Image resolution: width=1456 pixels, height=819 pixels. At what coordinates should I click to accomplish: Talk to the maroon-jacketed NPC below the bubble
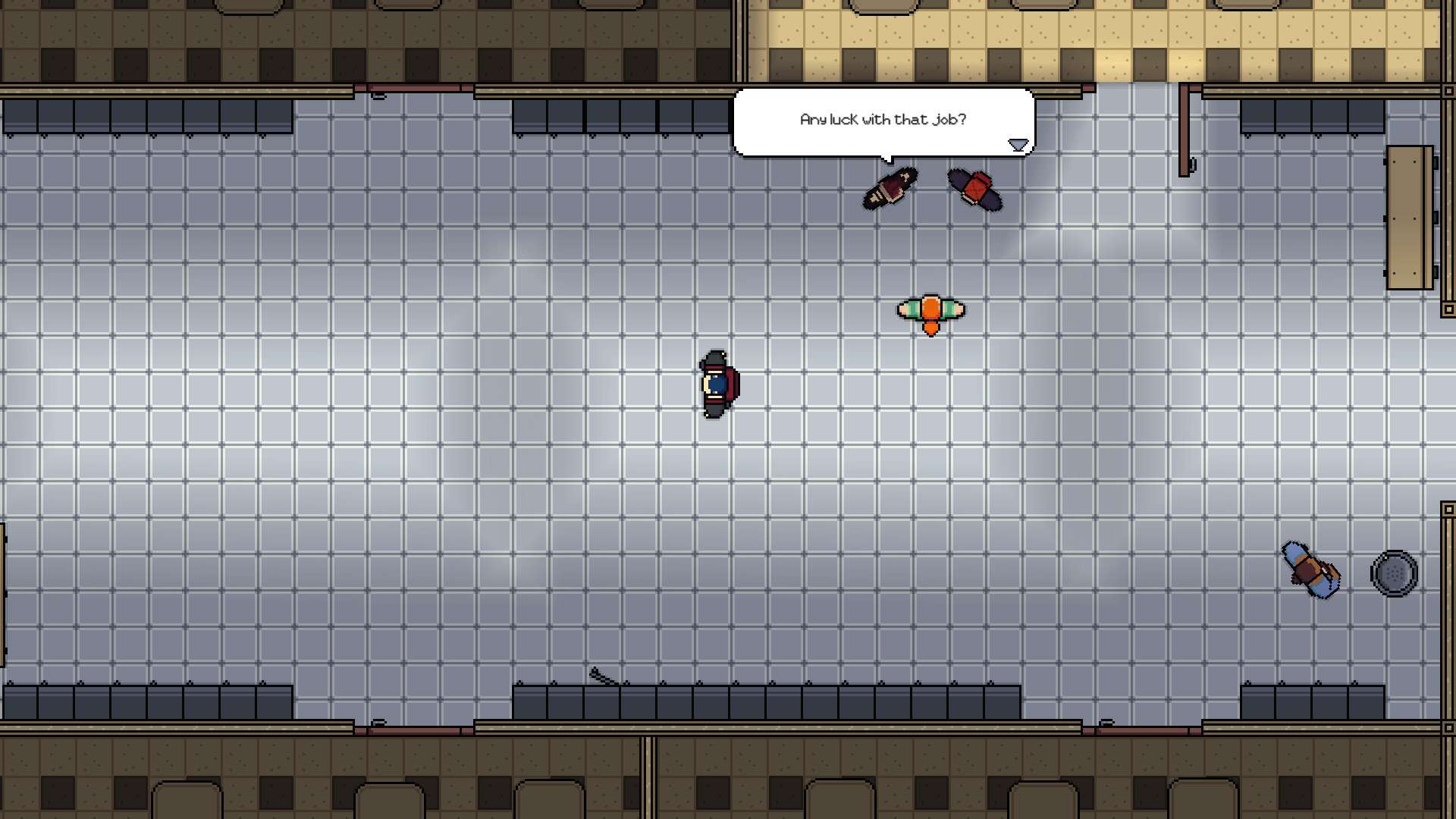click(x=890, y=187)
